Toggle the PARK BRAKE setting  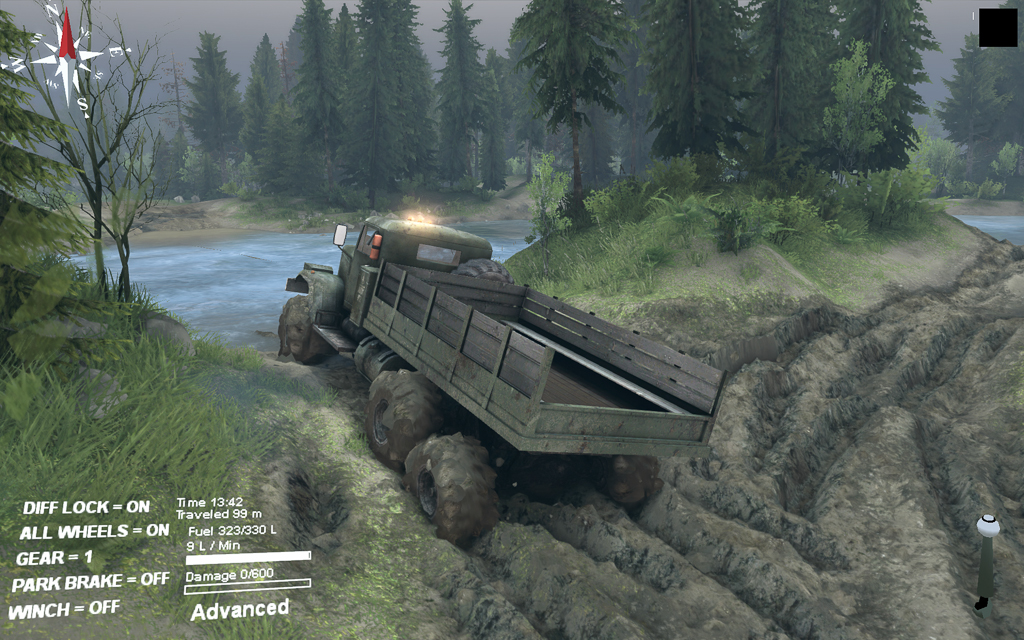coord(90,582)
